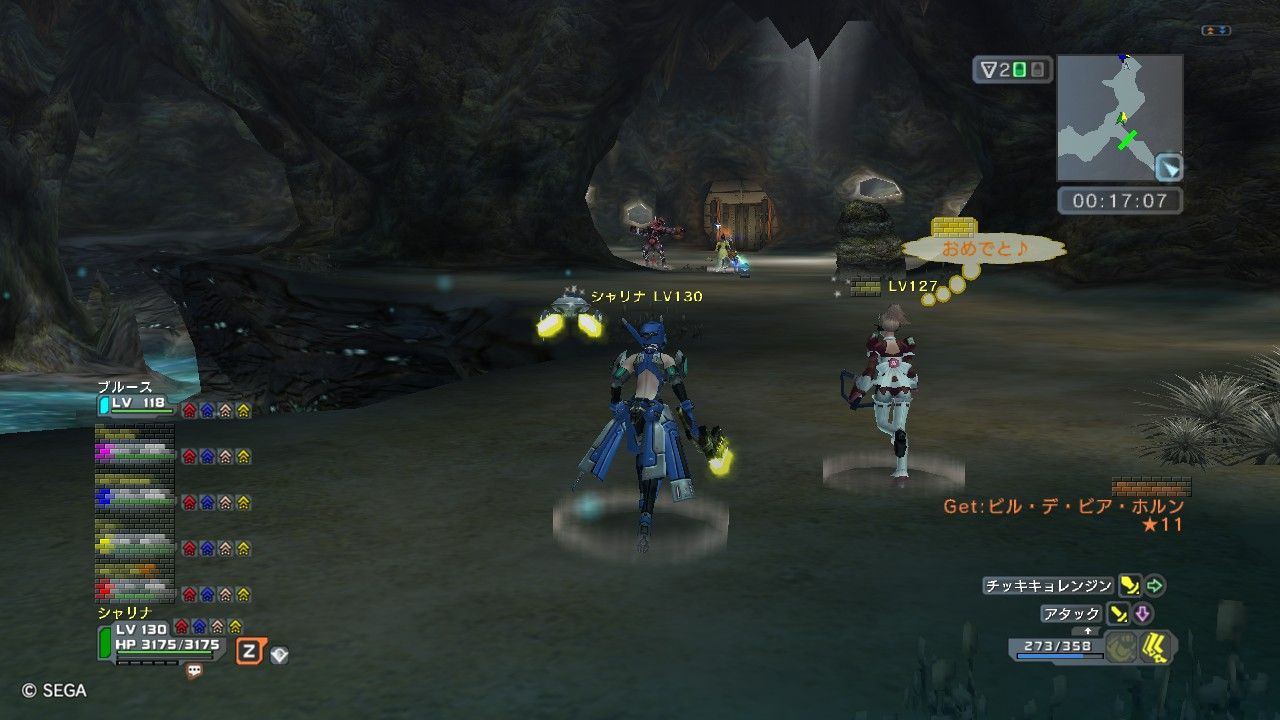Click the green right-arrow beside チッキキョレンジン
Image resolution: width=1280 pixels, height=720 pixels.
click(x=1155, y=585)
